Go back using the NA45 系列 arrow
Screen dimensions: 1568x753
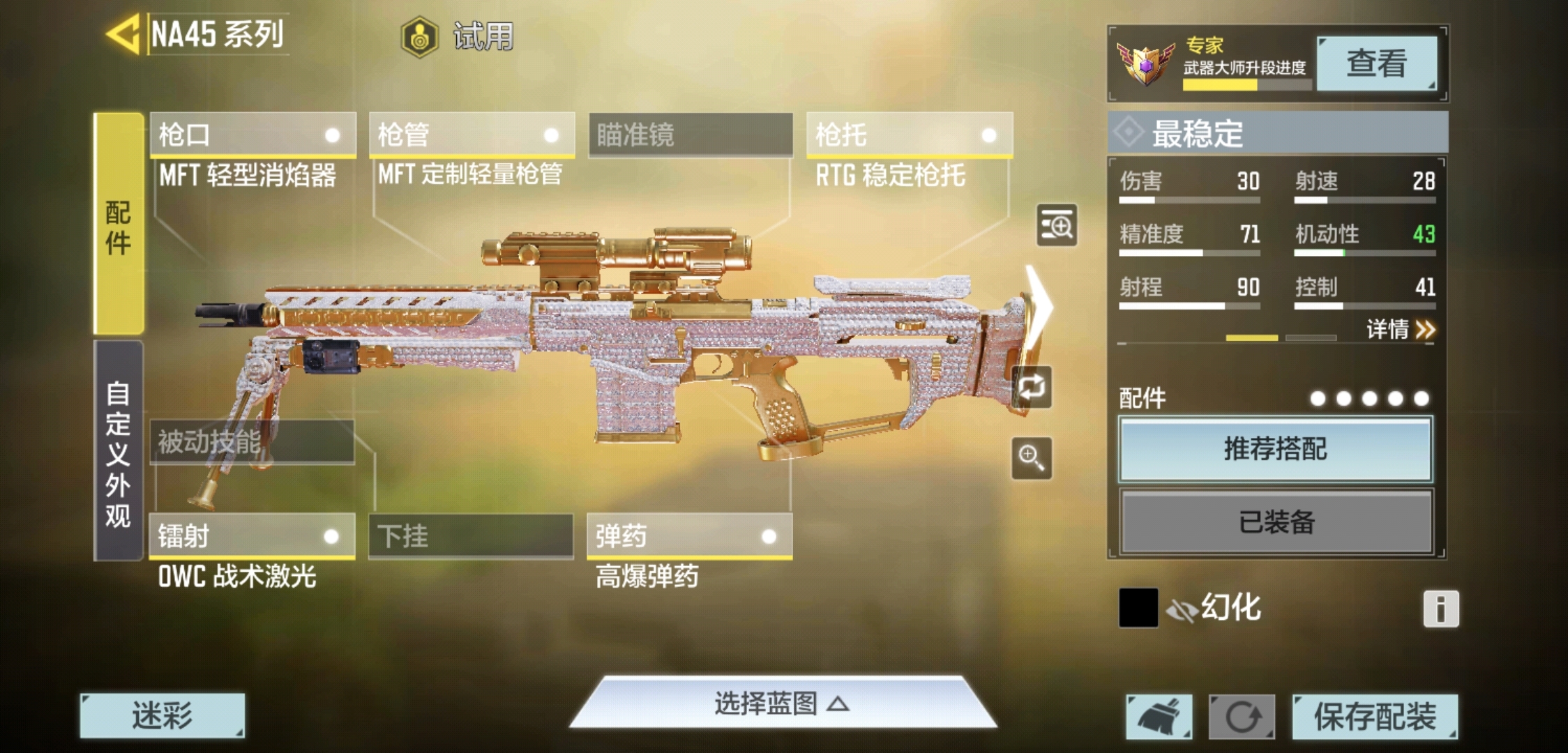(124, 35)
